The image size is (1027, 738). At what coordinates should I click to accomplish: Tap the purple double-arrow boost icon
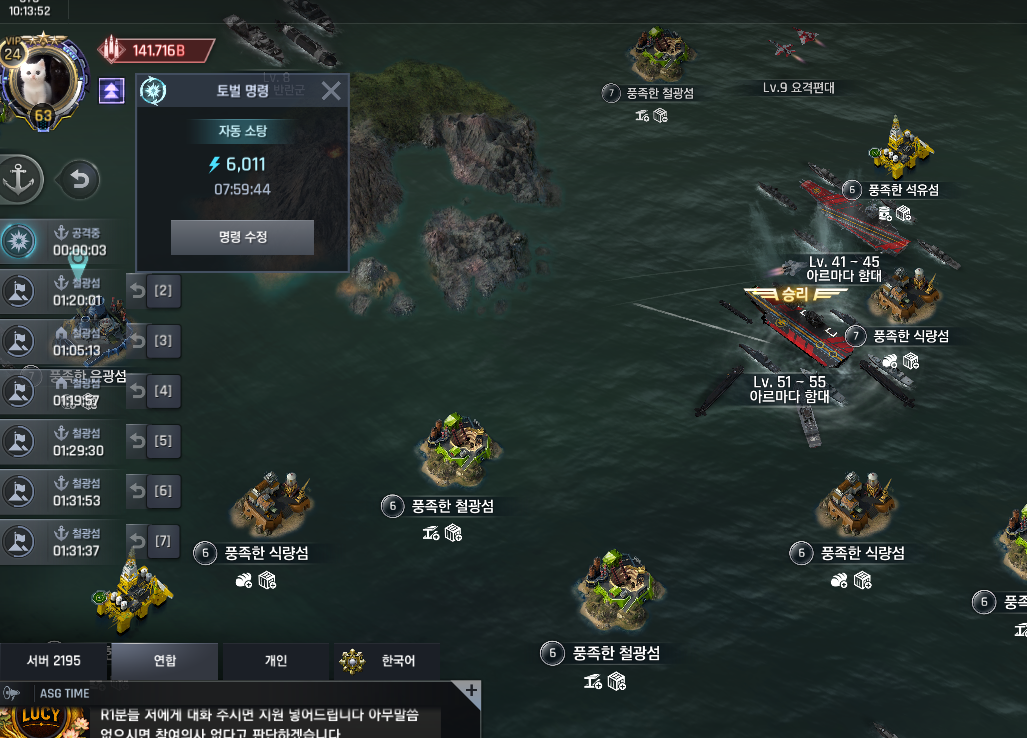(112, 91)
